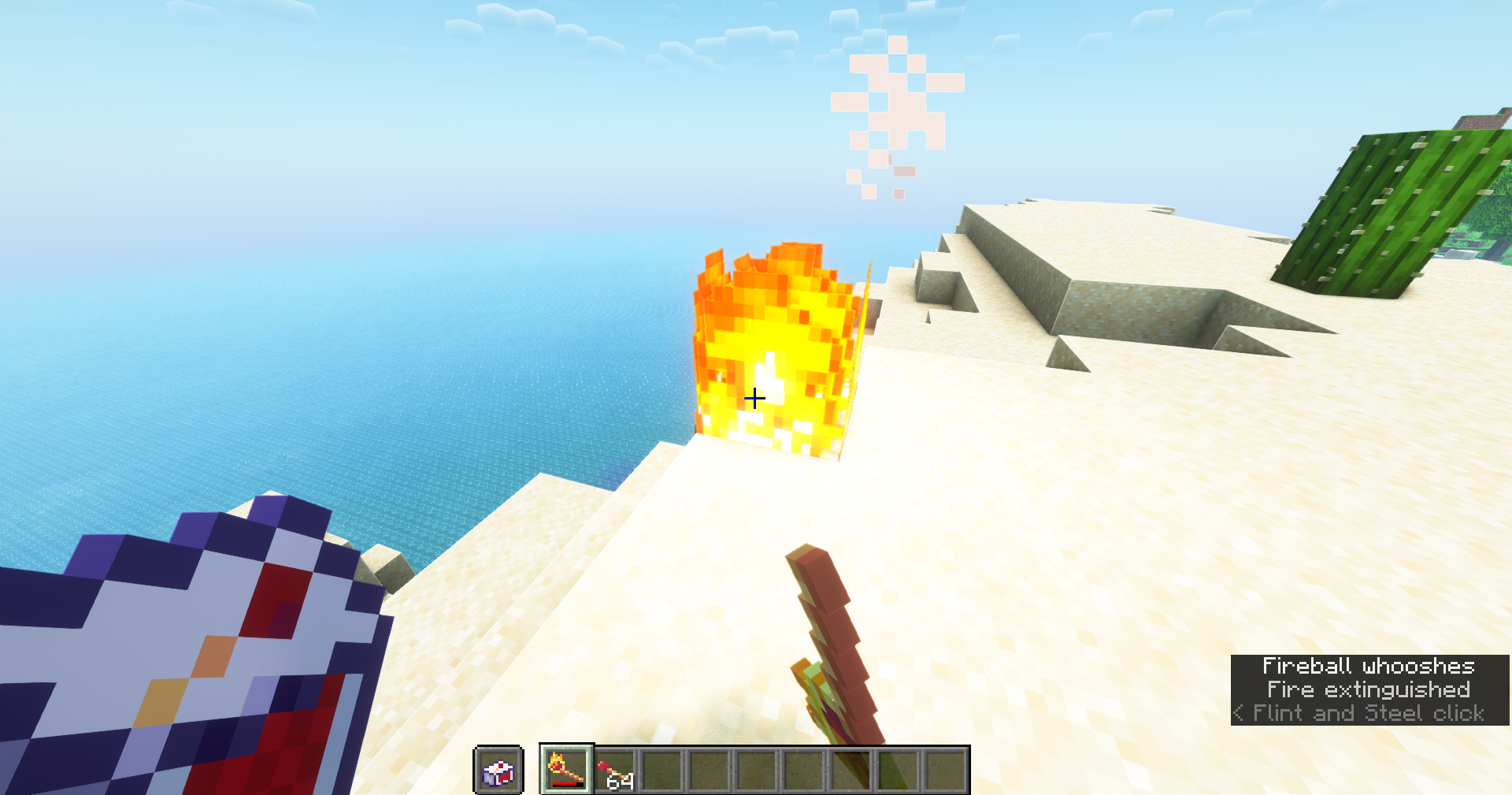Image resolution: width=1512 pixels, height=795 pixels.
Task: Select the lit match hotbar slot
Action: [566, 769]
